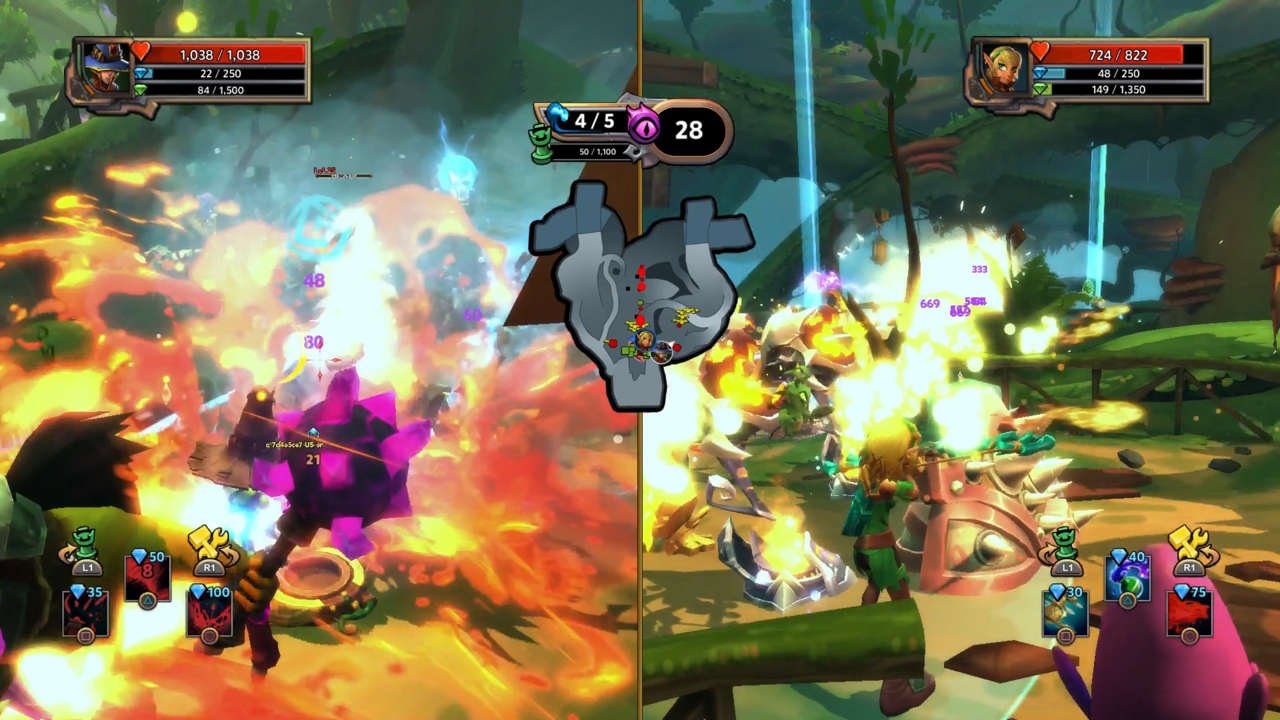This screenshot has height=720, width=1280.
Task: Select the left player's hat-wearing hero portrait
Action: [108, 70]
